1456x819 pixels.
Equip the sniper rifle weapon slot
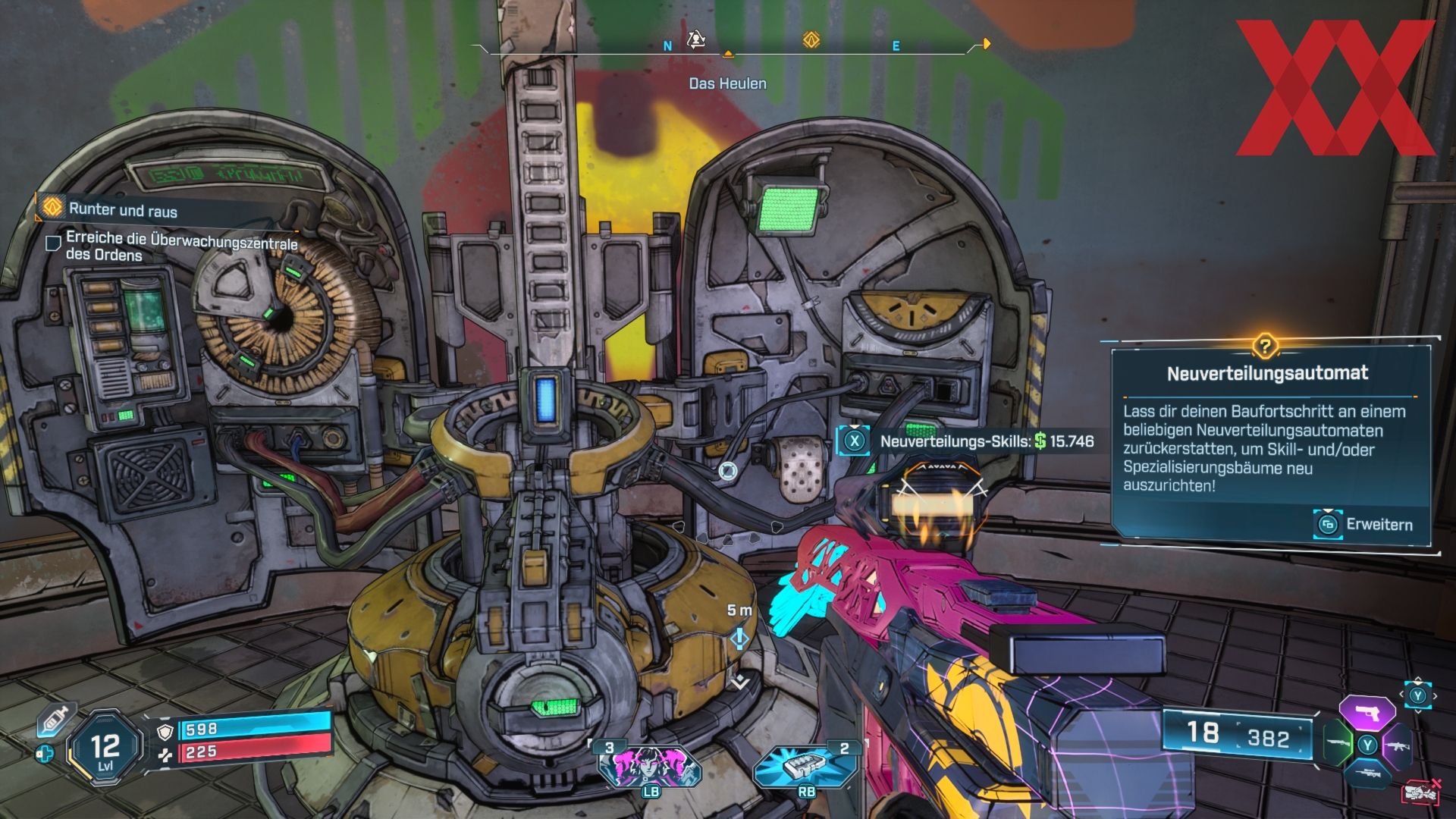[x=1367, y=773]
